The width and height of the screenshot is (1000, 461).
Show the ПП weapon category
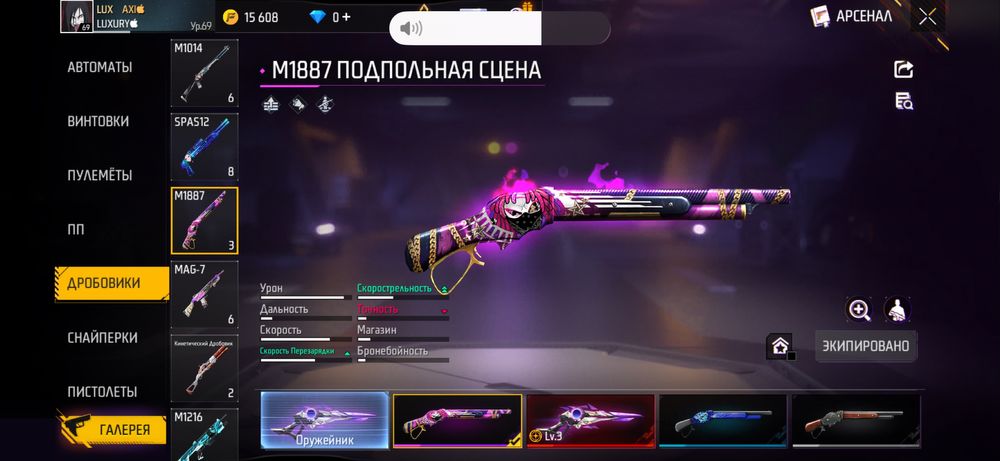76,229
